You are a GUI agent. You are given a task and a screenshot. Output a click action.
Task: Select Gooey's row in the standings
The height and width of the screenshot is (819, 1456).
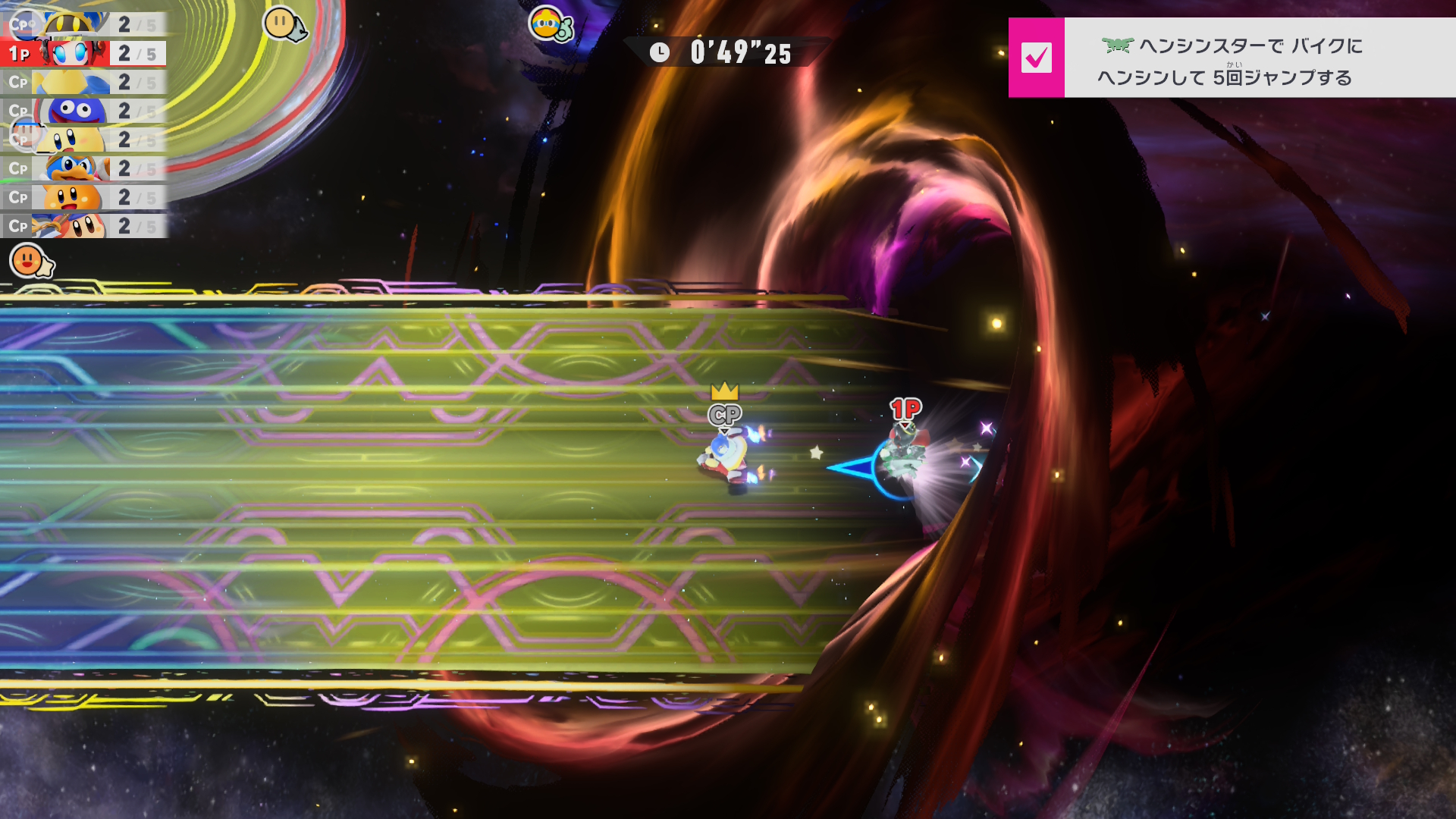pos(83,111)
